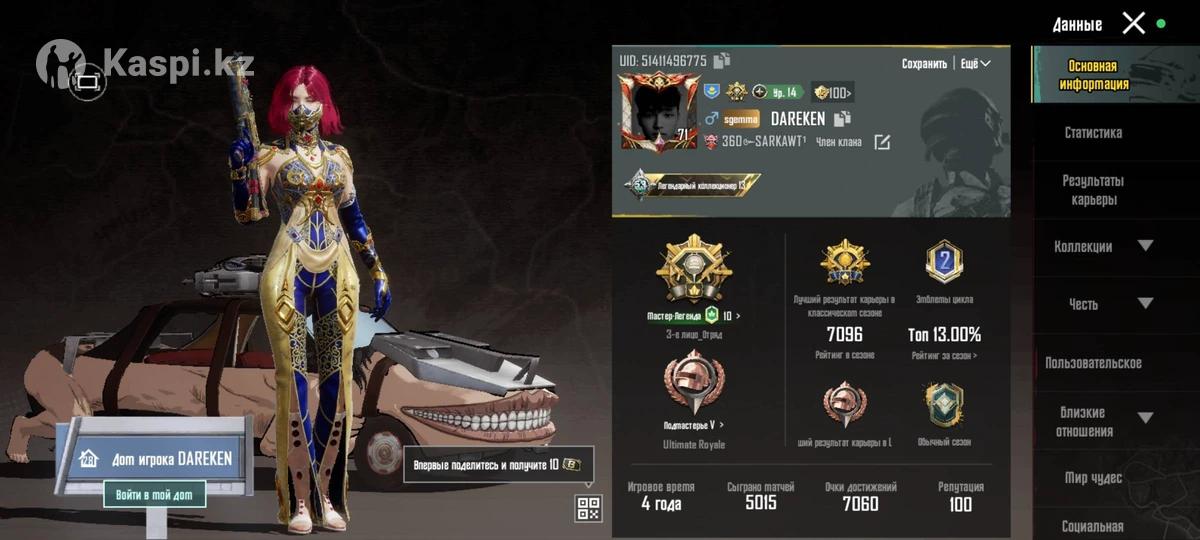Select the Пользовательское tab
Image resolution: width=1200 pixels, height=540 pixels.
click(x=1092, y=363)
